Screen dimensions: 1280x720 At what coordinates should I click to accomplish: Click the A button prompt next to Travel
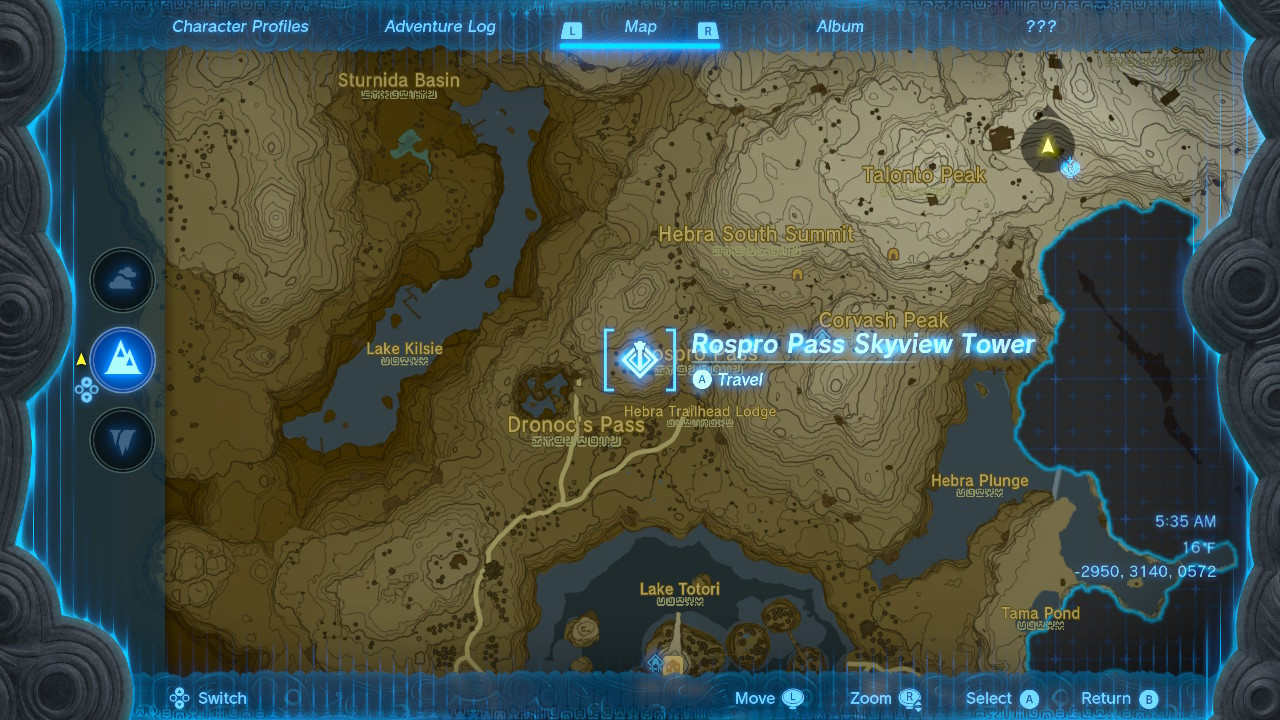700,380
